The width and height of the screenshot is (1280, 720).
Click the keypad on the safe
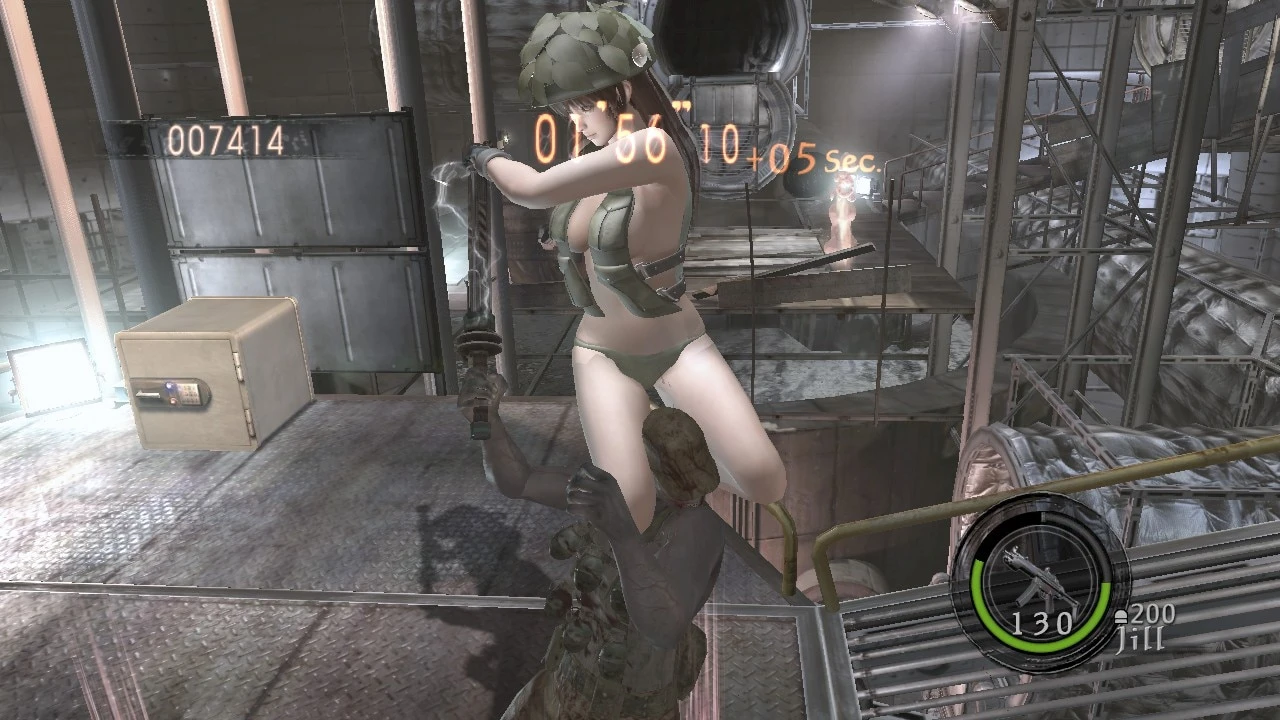coord(190,393)
